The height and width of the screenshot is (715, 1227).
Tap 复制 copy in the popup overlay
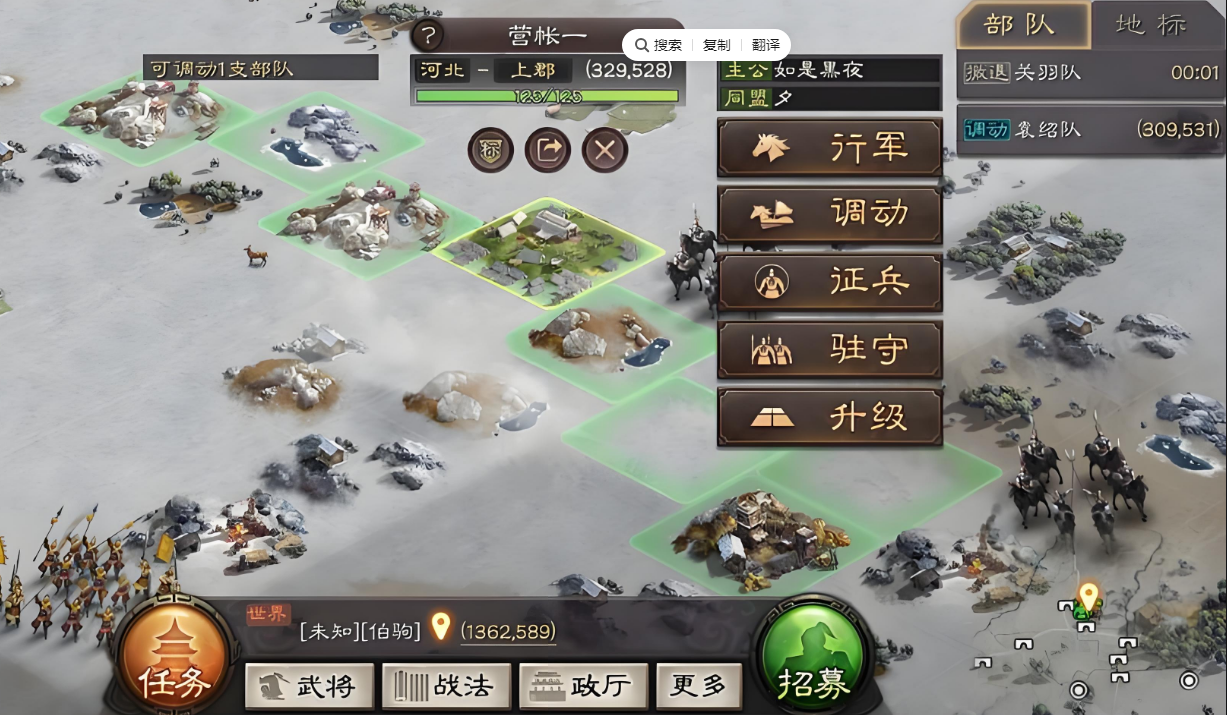[716, 46]
